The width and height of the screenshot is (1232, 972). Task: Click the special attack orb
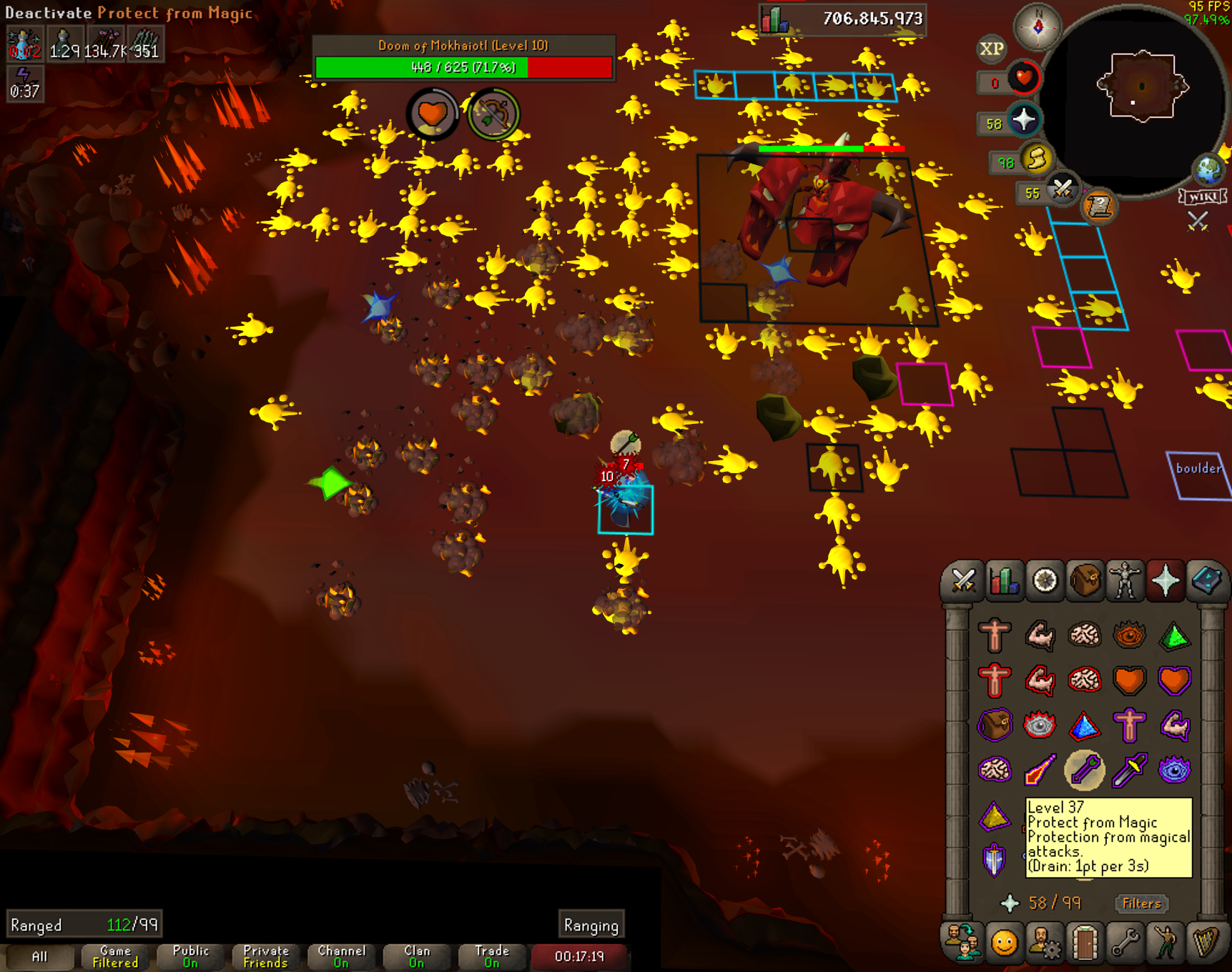[1063, 190]
